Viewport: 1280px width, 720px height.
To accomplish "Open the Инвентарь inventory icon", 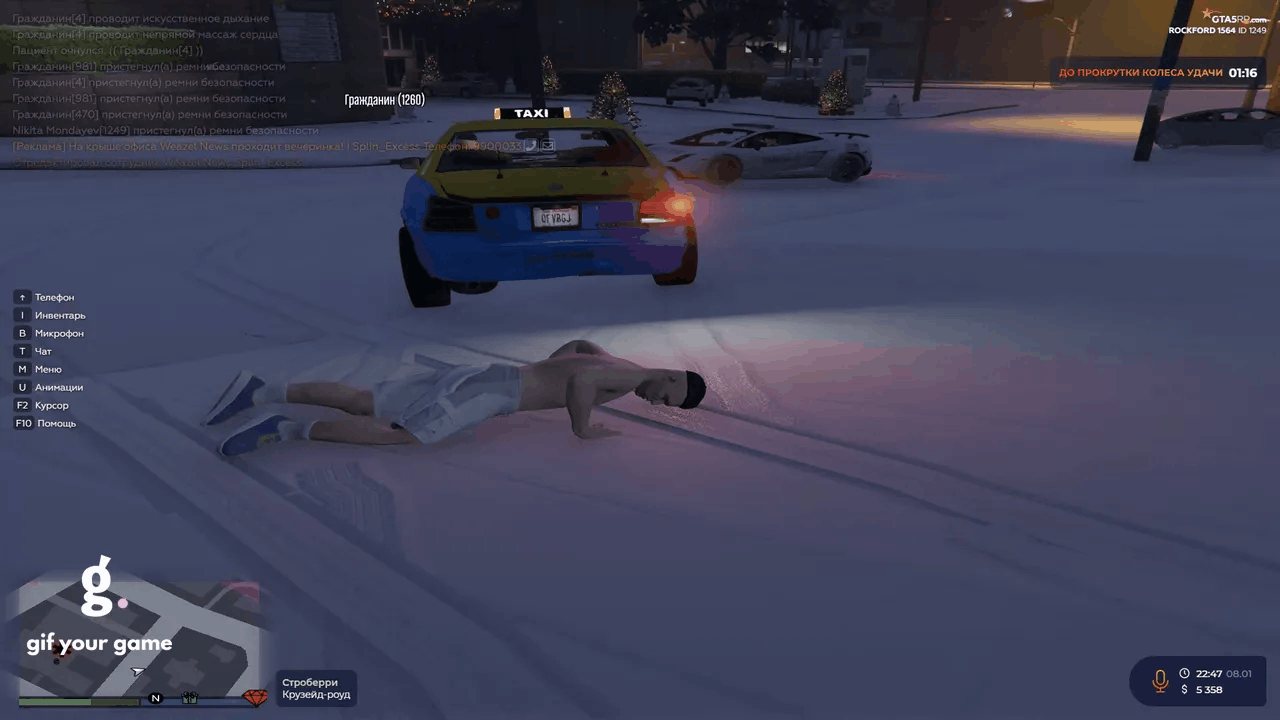I will tap(22, 315).
